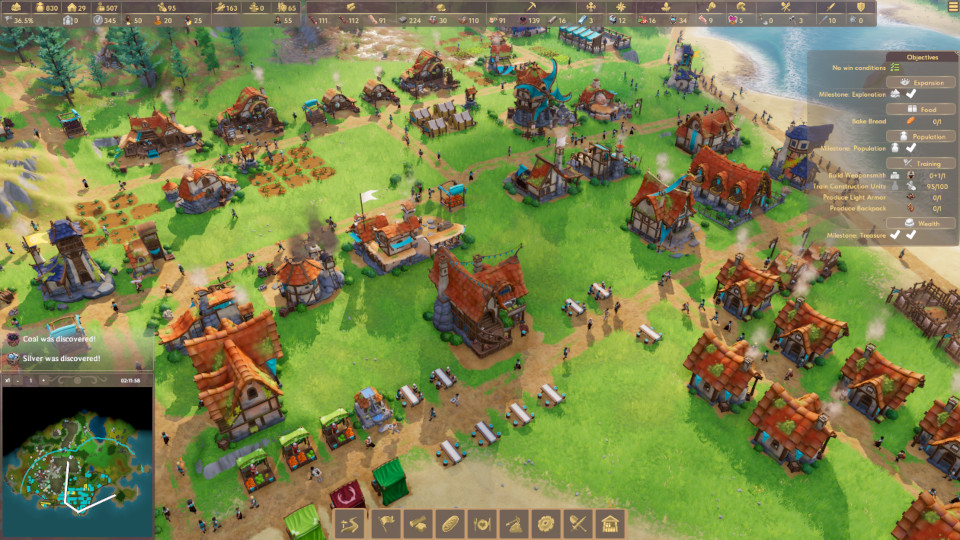Decrease game speed with the minus button

click(17, 380)
